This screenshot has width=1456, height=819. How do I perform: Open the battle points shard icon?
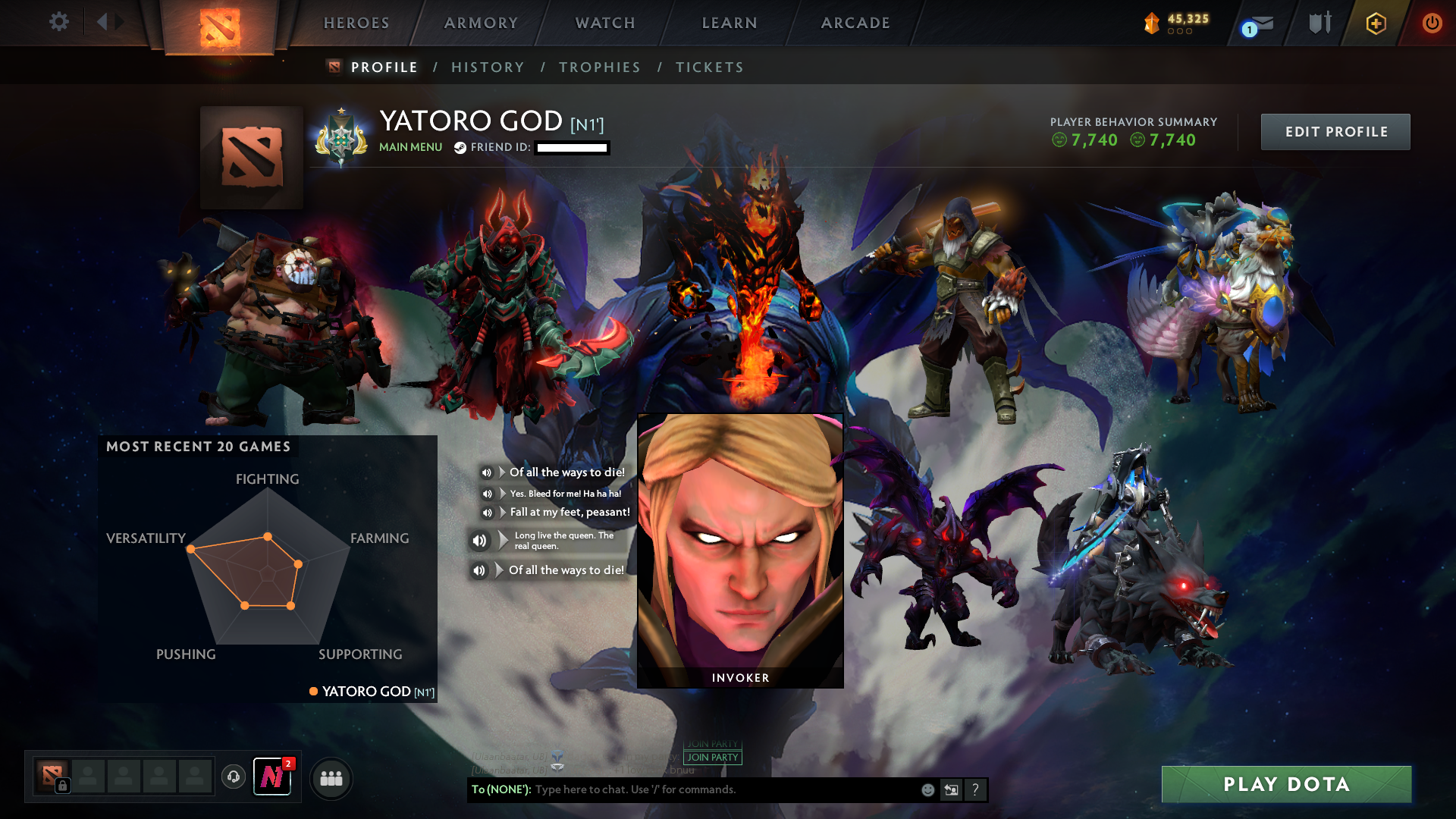coord(1150,23)
